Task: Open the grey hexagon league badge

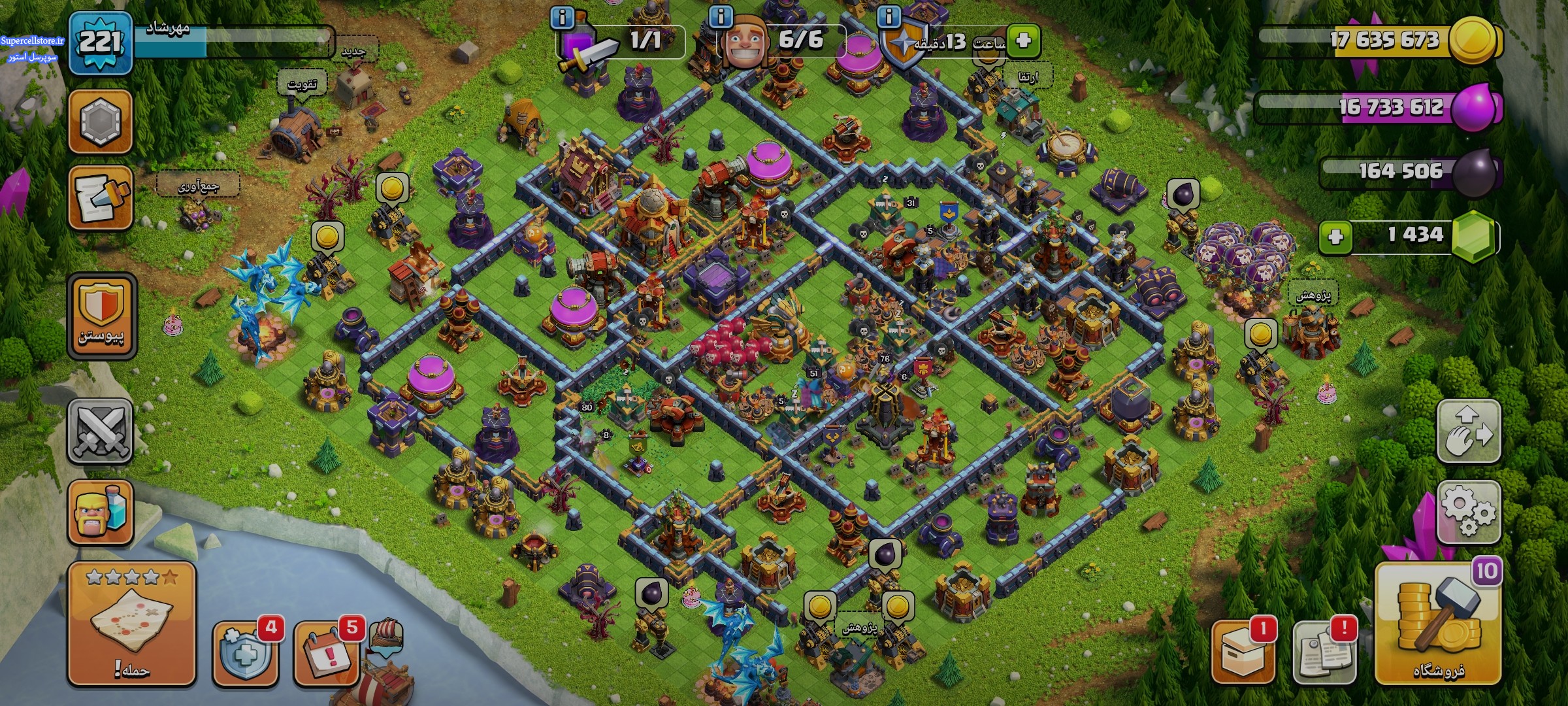Action: (x=100, y=122)
